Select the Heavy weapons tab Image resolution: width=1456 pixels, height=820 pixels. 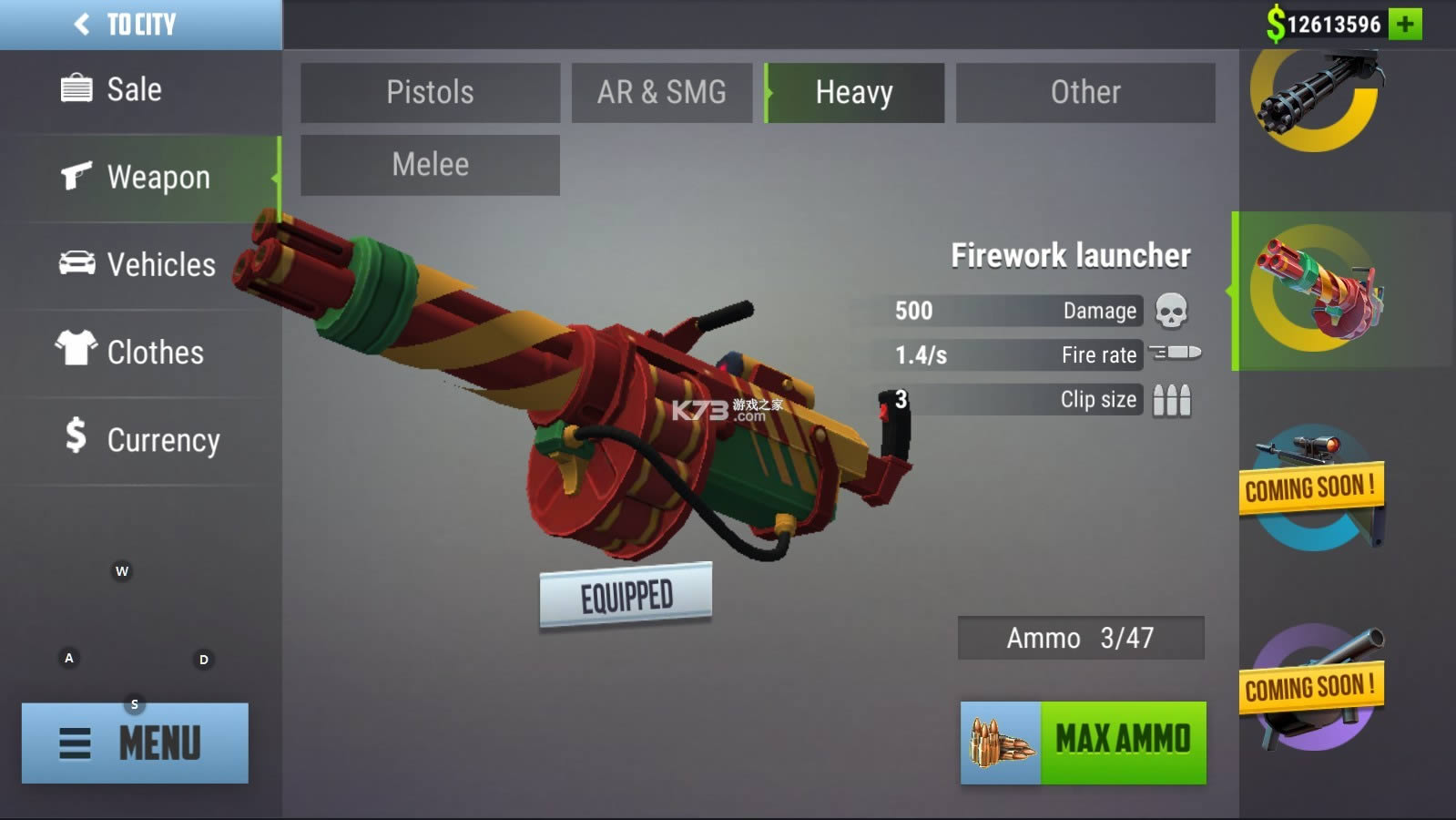tap(854, 92)
